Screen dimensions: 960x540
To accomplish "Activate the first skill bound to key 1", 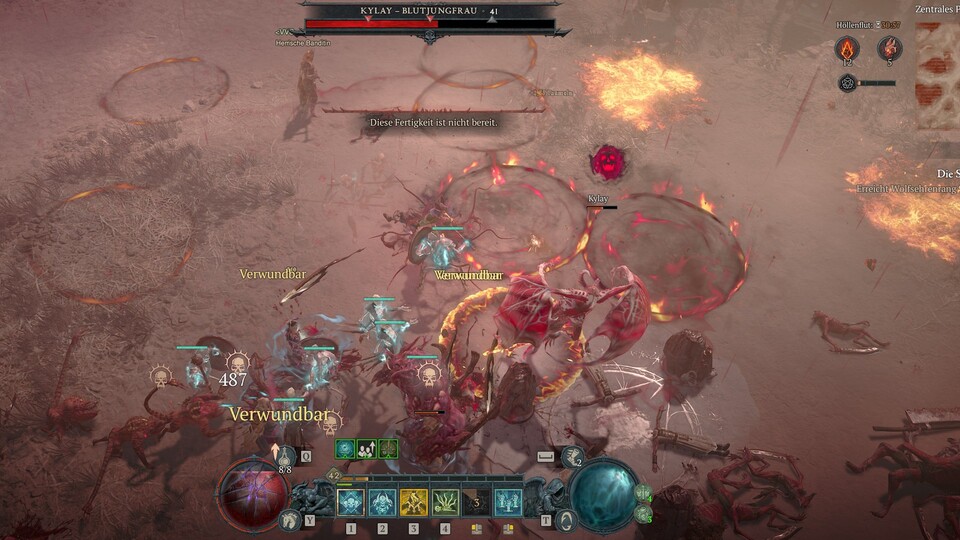I will (350, 501).
